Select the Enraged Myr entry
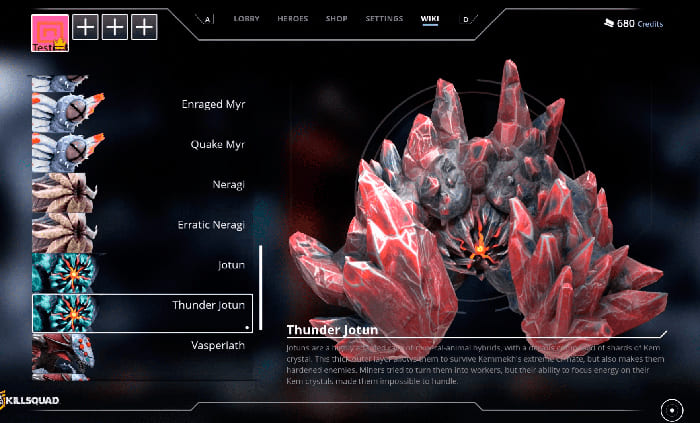 pos(140,104)
